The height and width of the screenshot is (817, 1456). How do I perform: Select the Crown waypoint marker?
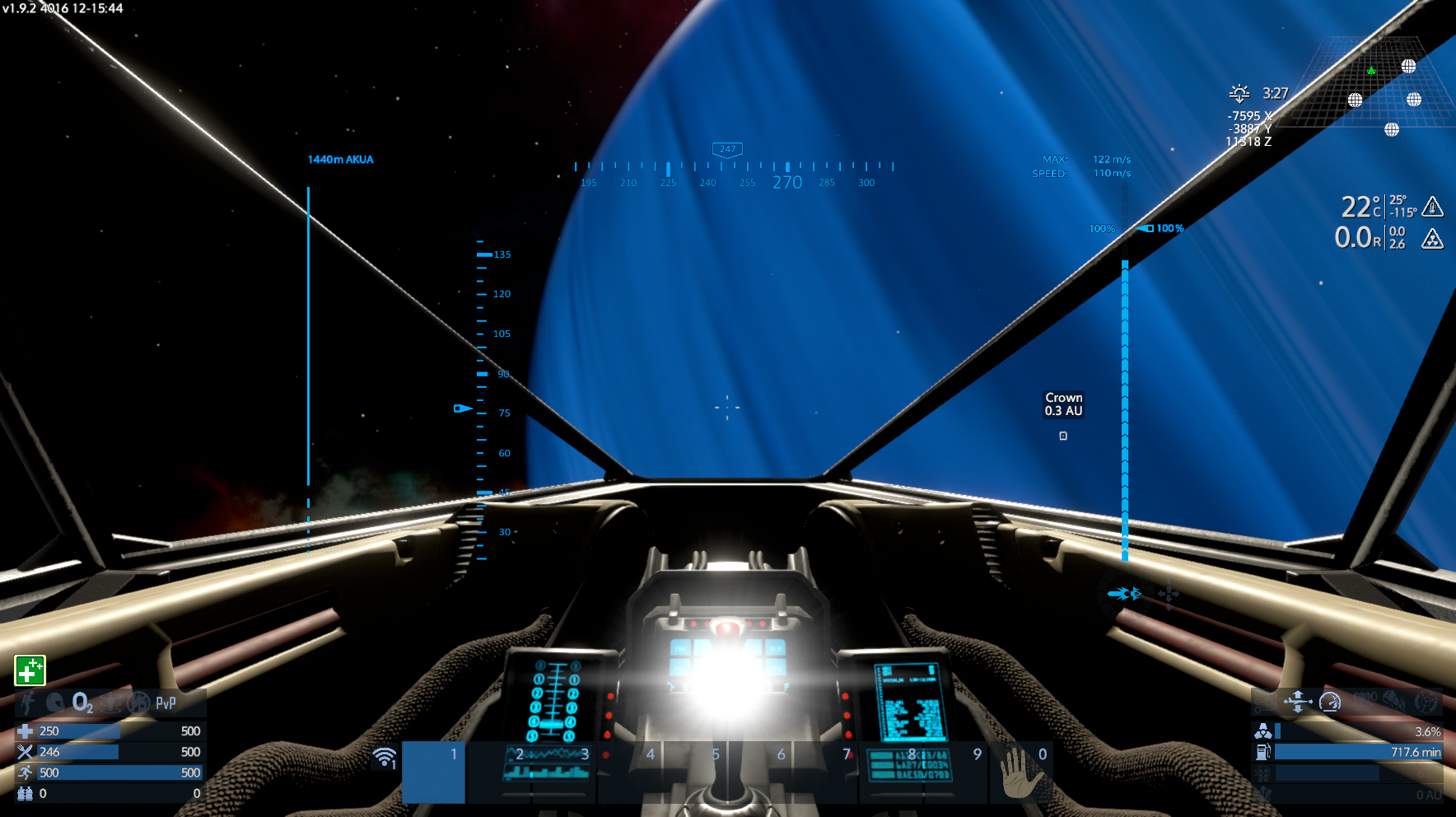click(1063, 436)
